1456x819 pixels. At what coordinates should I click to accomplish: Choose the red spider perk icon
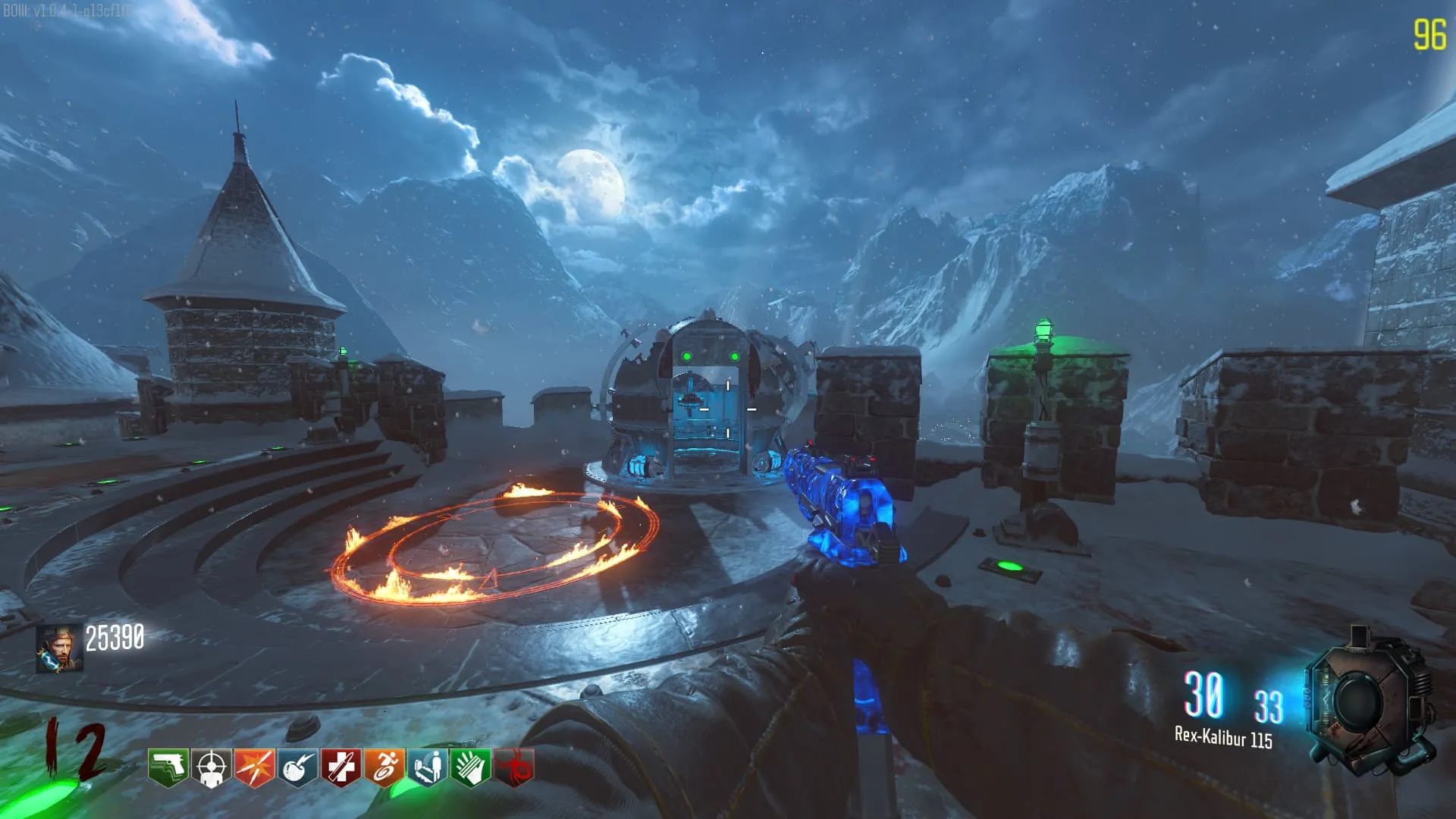(x=514, y=767)
